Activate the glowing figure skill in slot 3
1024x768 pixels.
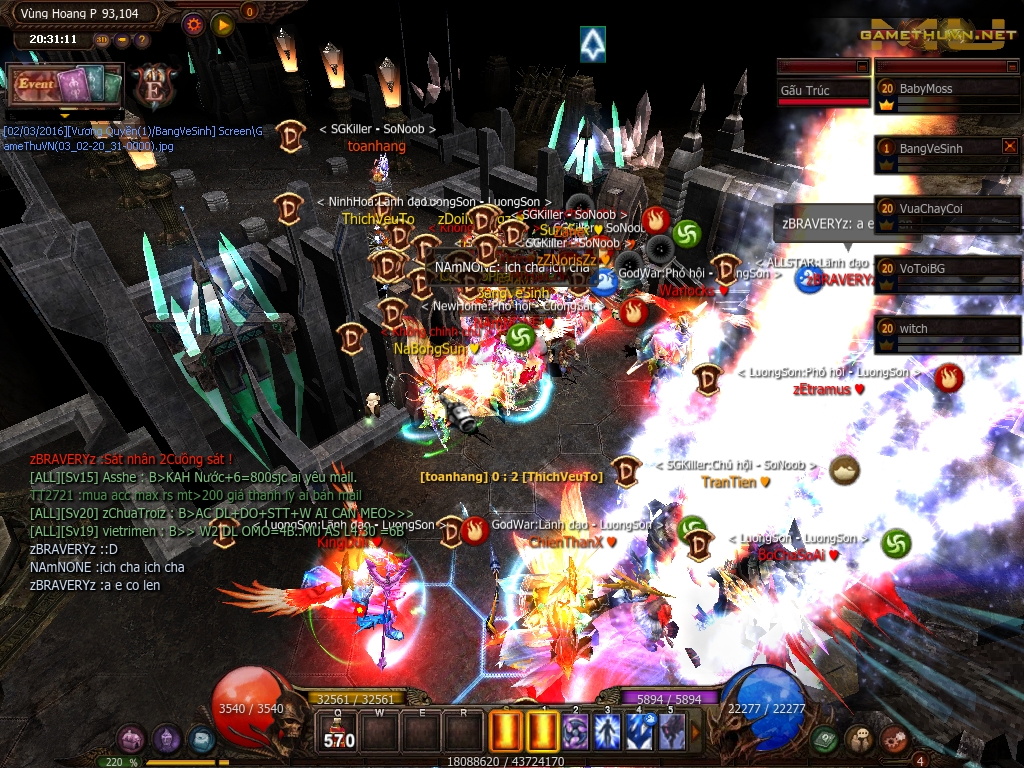pos(607,731)
